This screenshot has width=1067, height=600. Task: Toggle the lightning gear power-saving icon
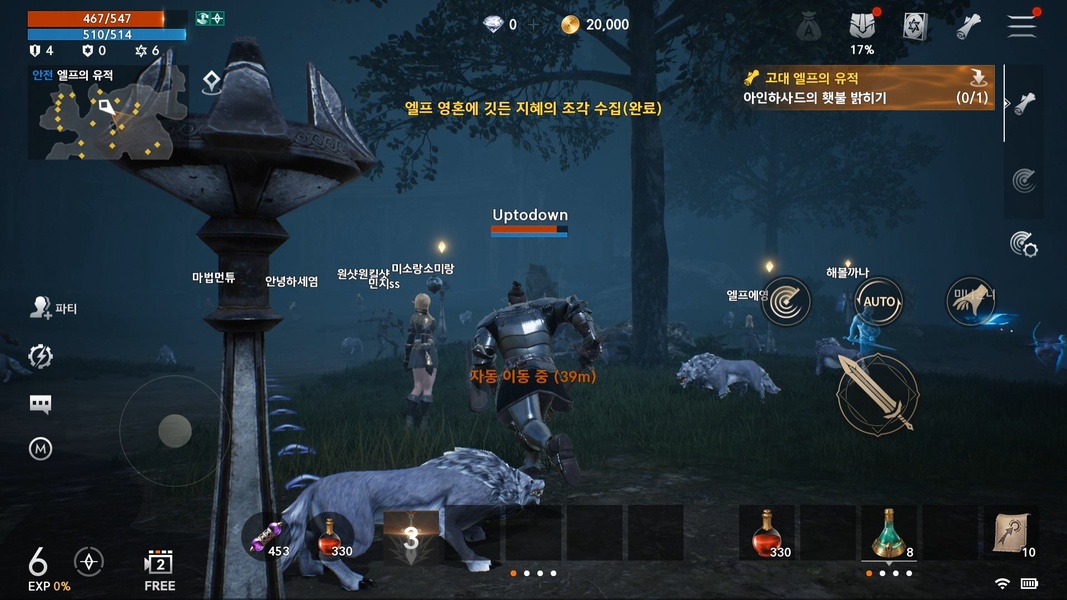41,356
